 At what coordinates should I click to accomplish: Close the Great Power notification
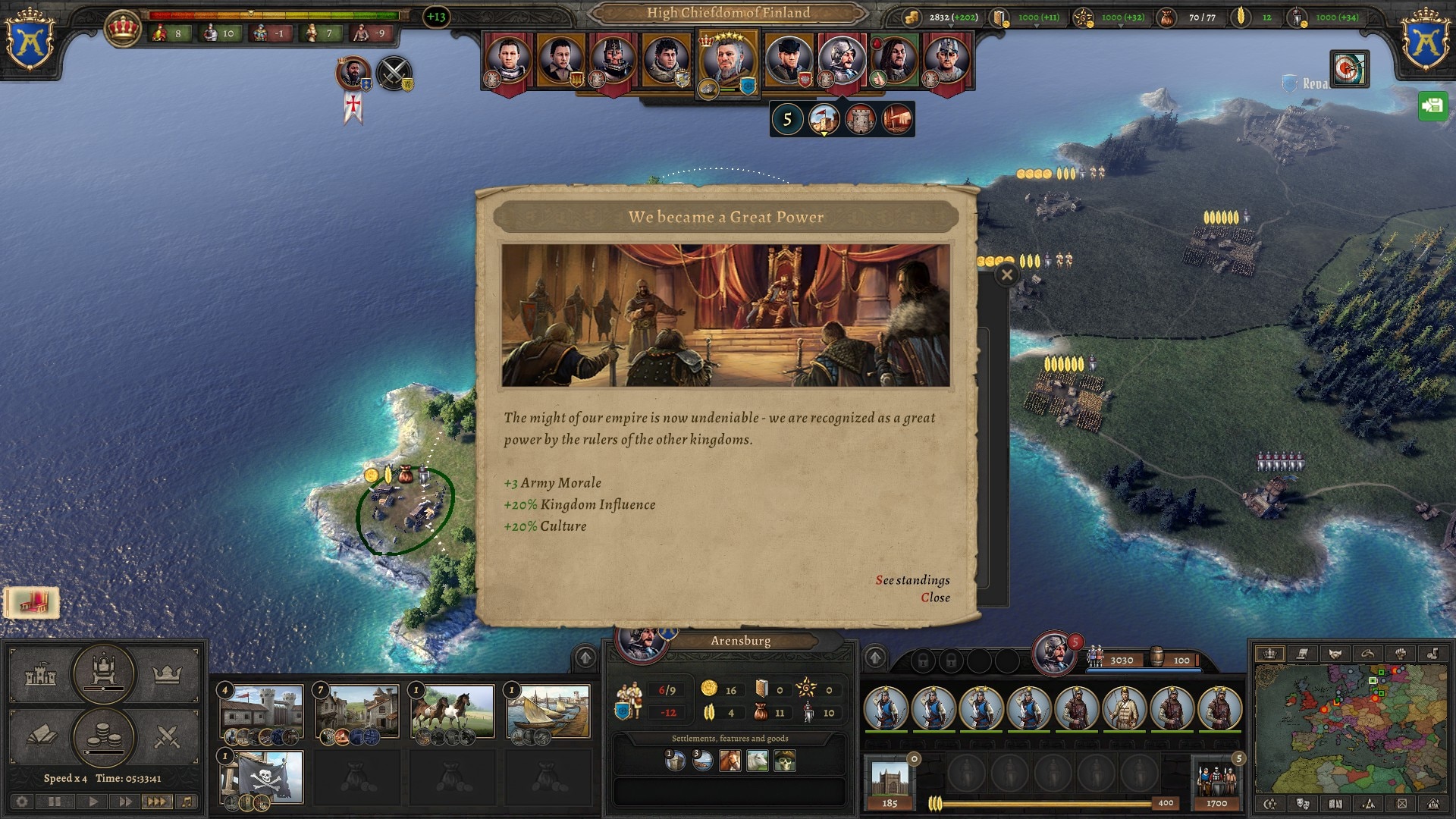coord(935,598)
